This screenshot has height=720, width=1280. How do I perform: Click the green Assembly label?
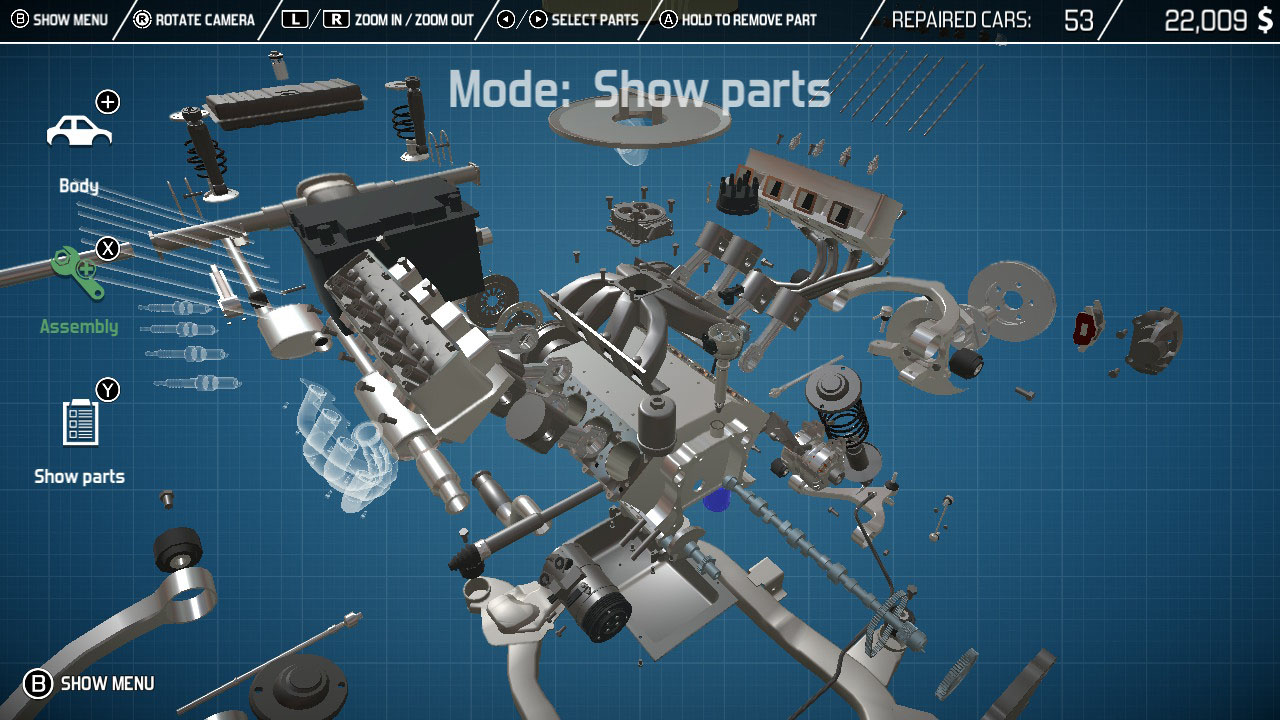tap(78, 325)
